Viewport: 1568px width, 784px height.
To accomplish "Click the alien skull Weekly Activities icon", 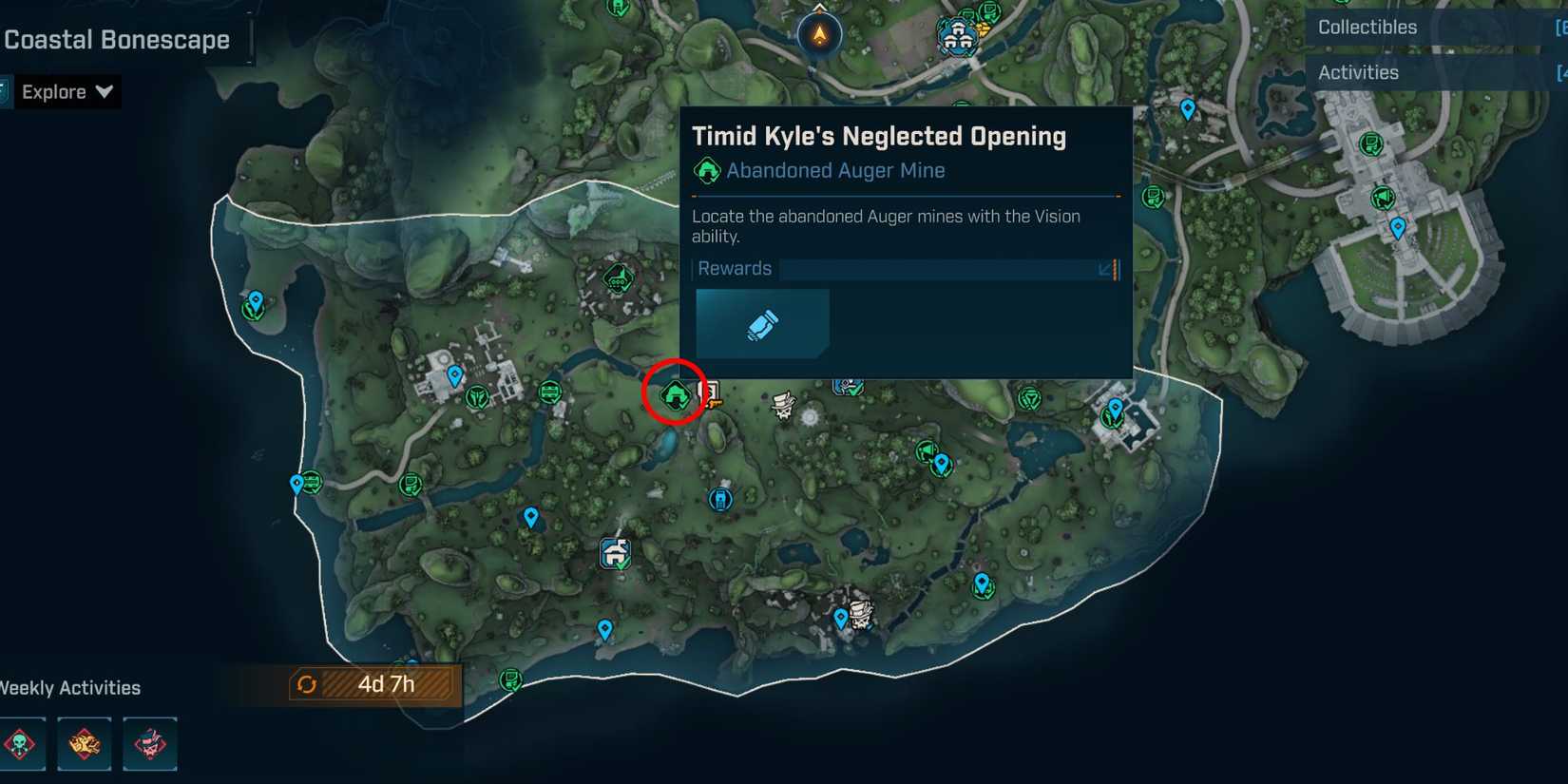I will coord(22,744).
